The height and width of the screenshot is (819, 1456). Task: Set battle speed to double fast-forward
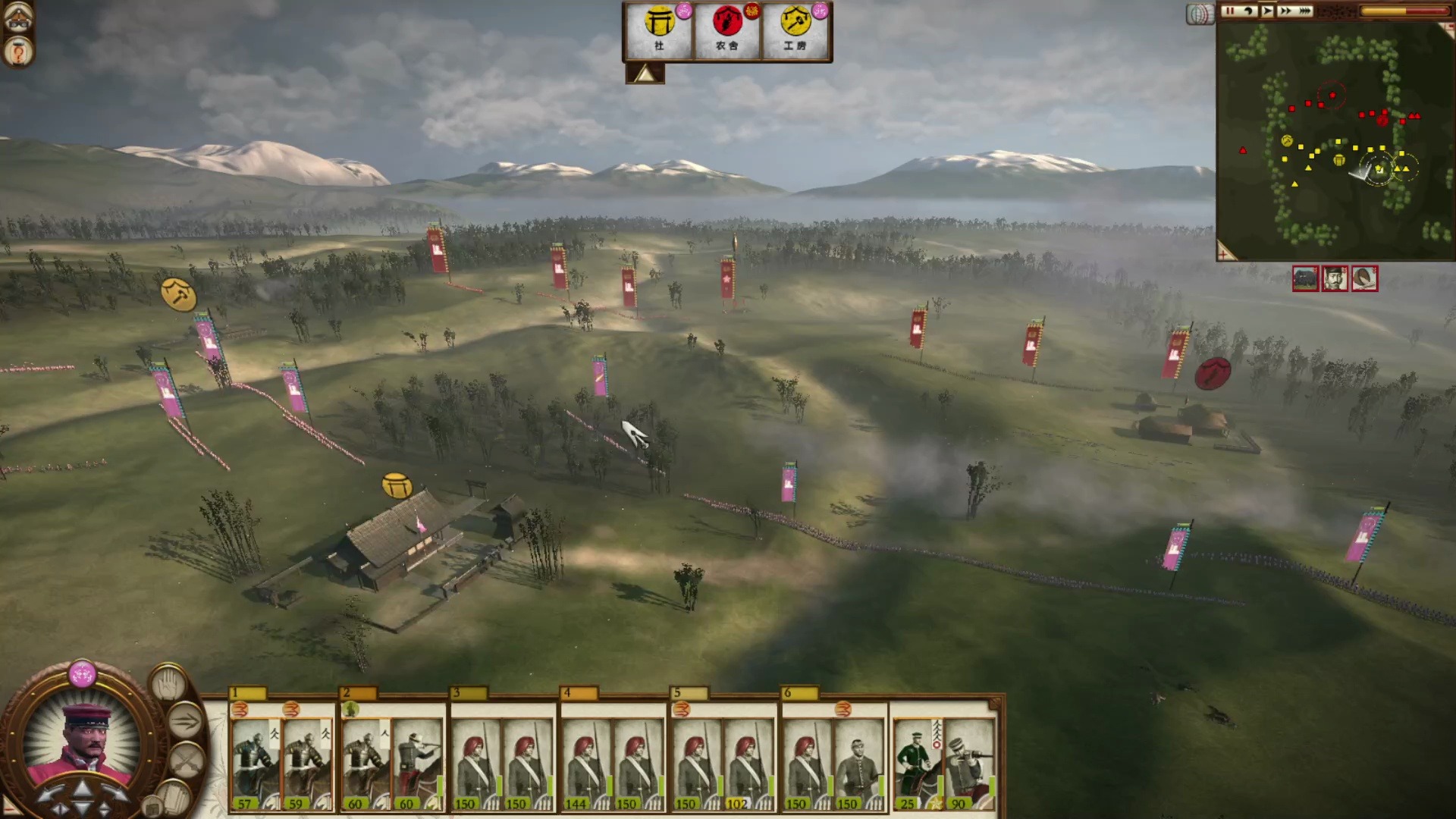coord(1285,11)
